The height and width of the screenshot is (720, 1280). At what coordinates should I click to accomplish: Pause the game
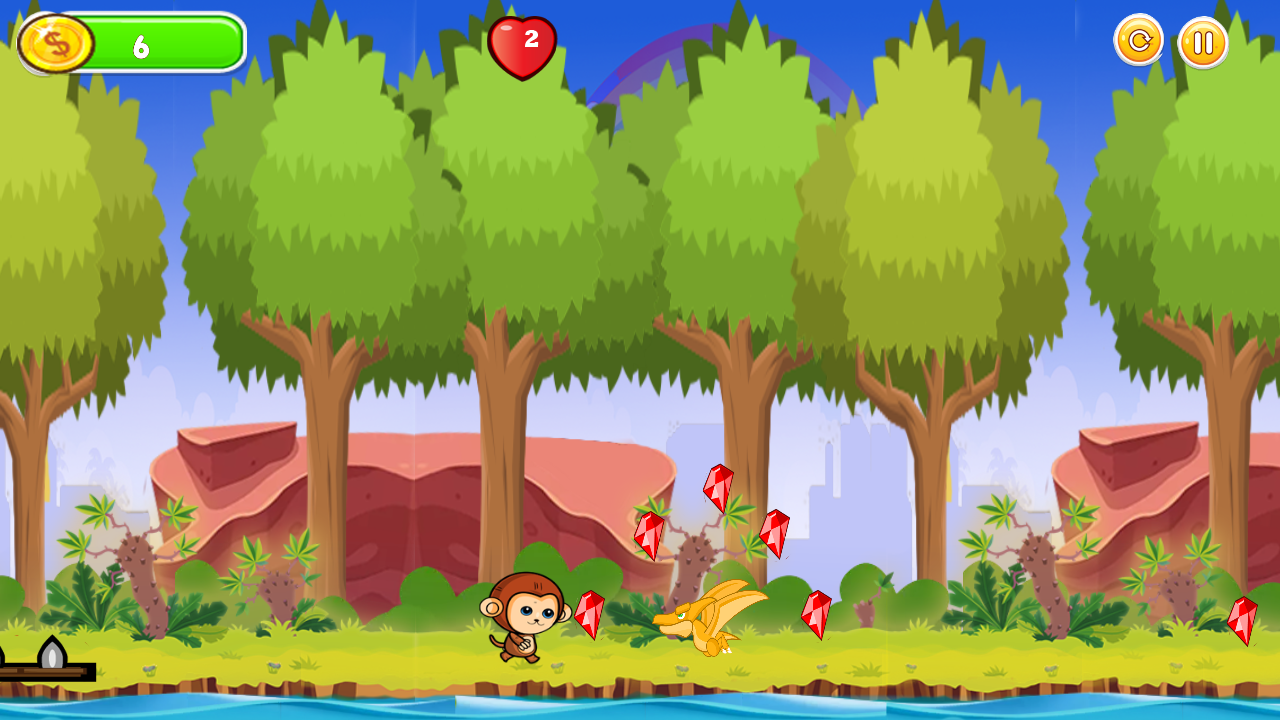point(1202,42)
